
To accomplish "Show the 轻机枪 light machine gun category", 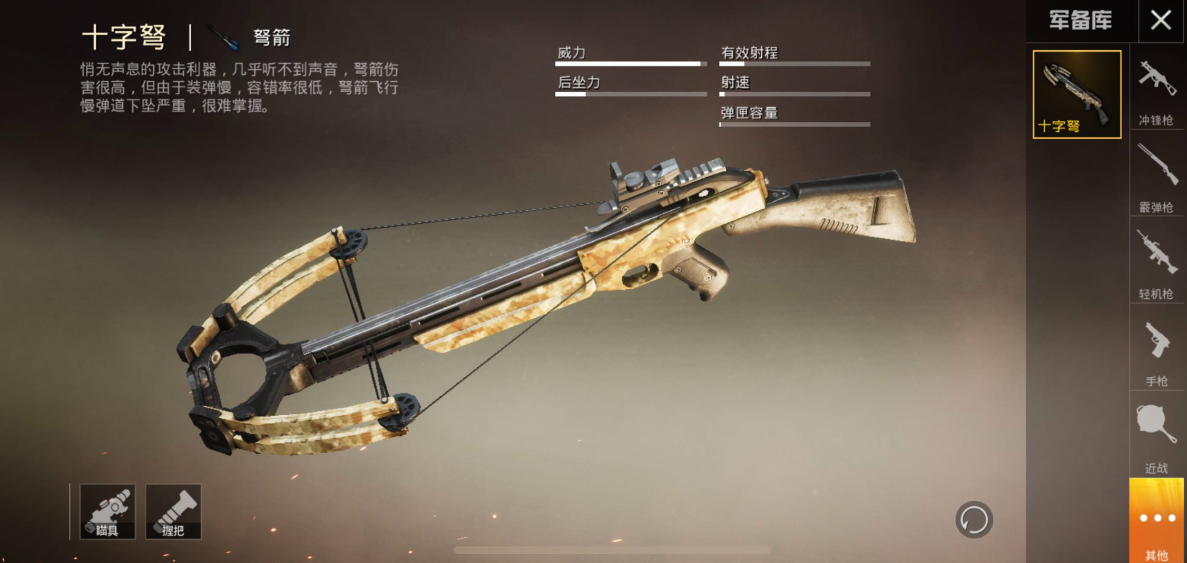I will point(1157,262).
